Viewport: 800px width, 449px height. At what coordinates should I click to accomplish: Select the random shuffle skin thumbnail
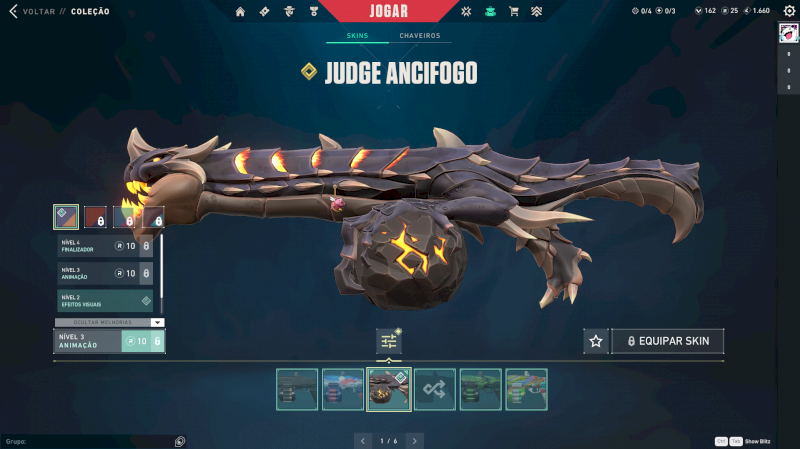click(x=435, y=389)
